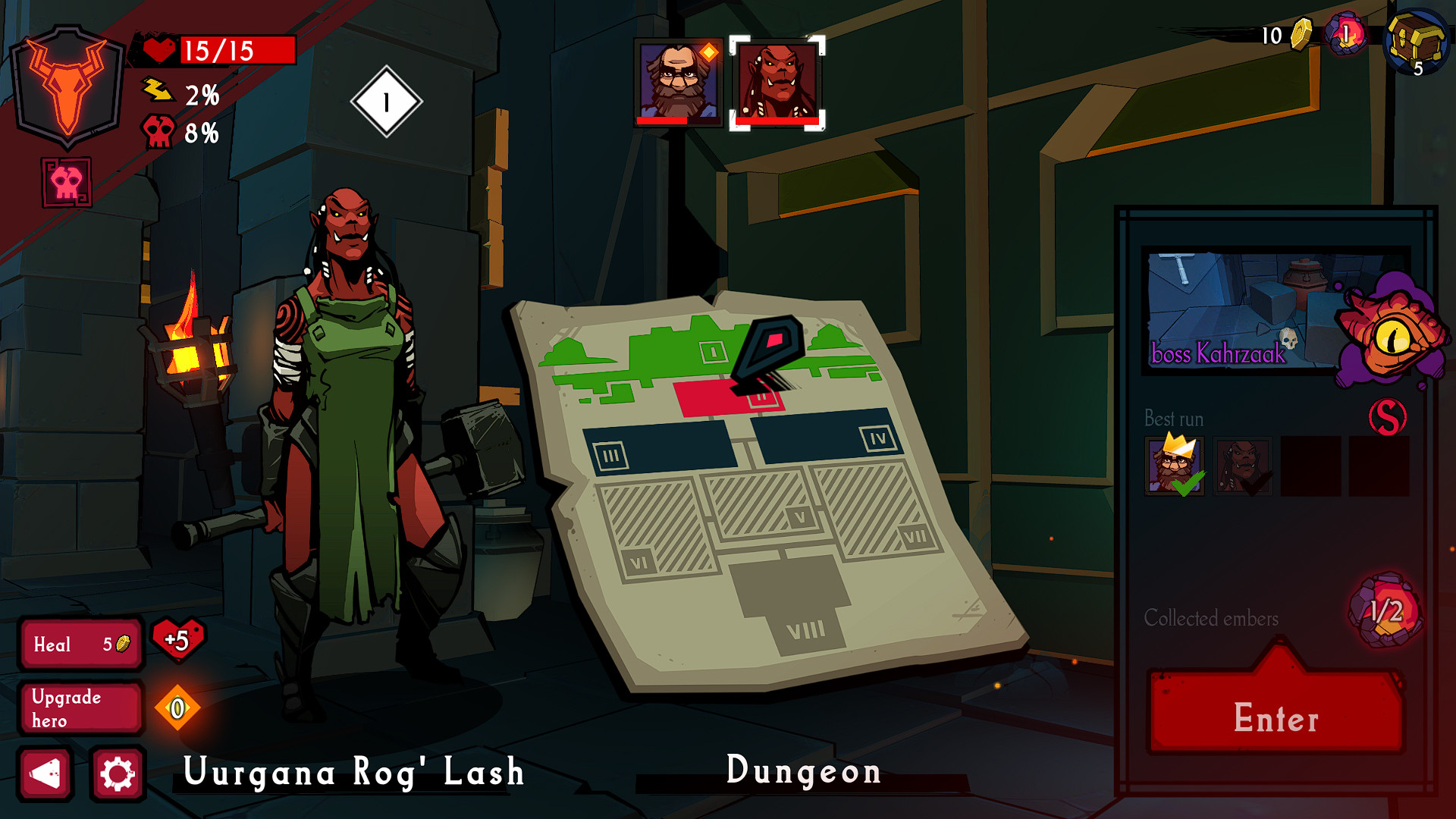This screenshot has width=1456, height=819.
Task: Click the megaphone feedback icon
Action: [x=45, y=775]
